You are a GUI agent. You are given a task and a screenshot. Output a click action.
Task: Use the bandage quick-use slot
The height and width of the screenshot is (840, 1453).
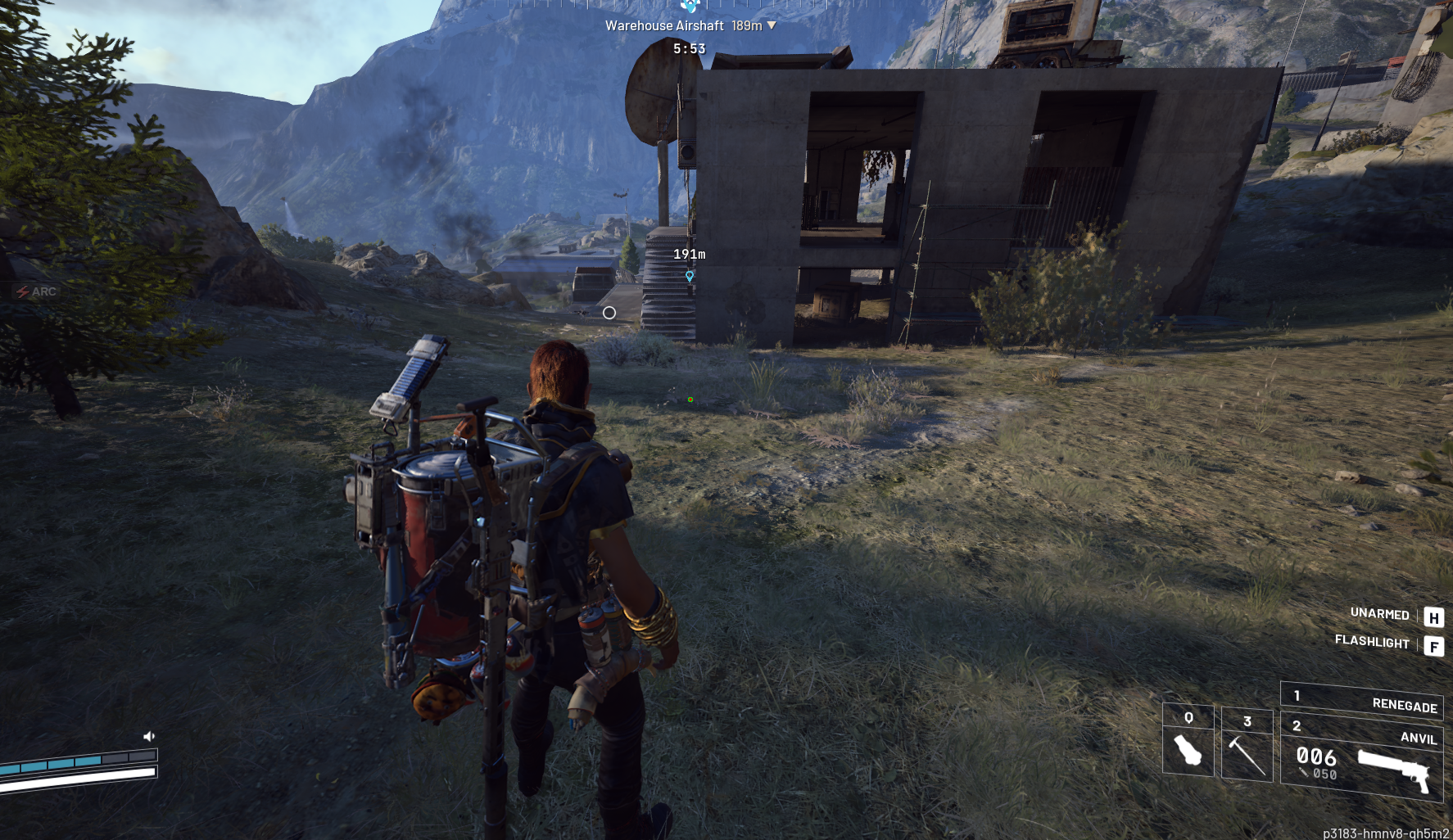(1188, 741)
